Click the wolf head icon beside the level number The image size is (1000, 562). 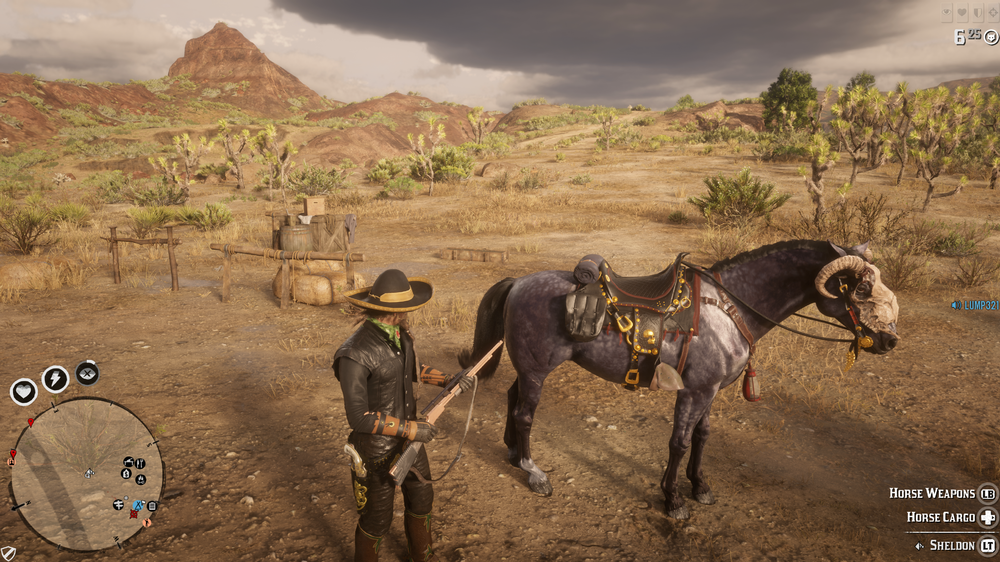tap(990, 38)
